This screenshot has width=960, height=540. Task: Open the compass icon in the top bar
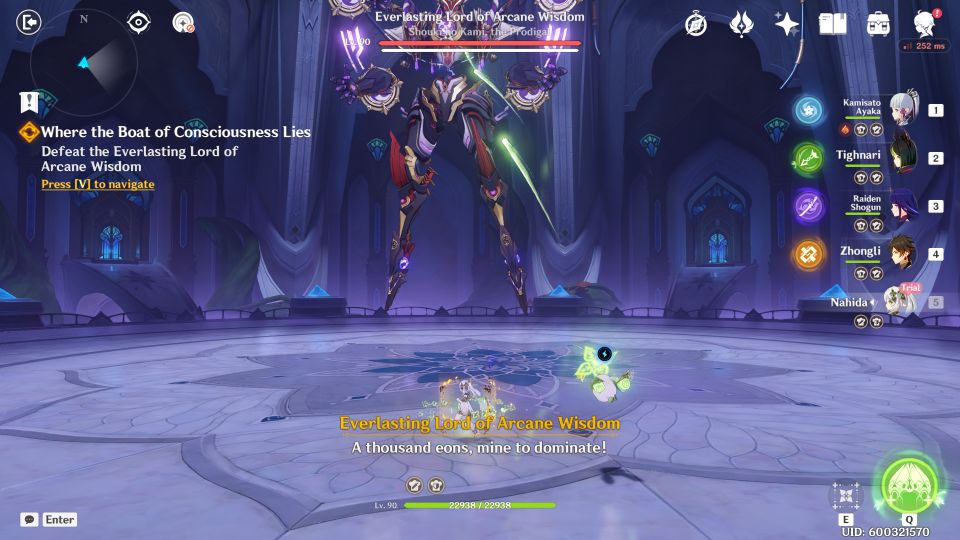[696, 24]
